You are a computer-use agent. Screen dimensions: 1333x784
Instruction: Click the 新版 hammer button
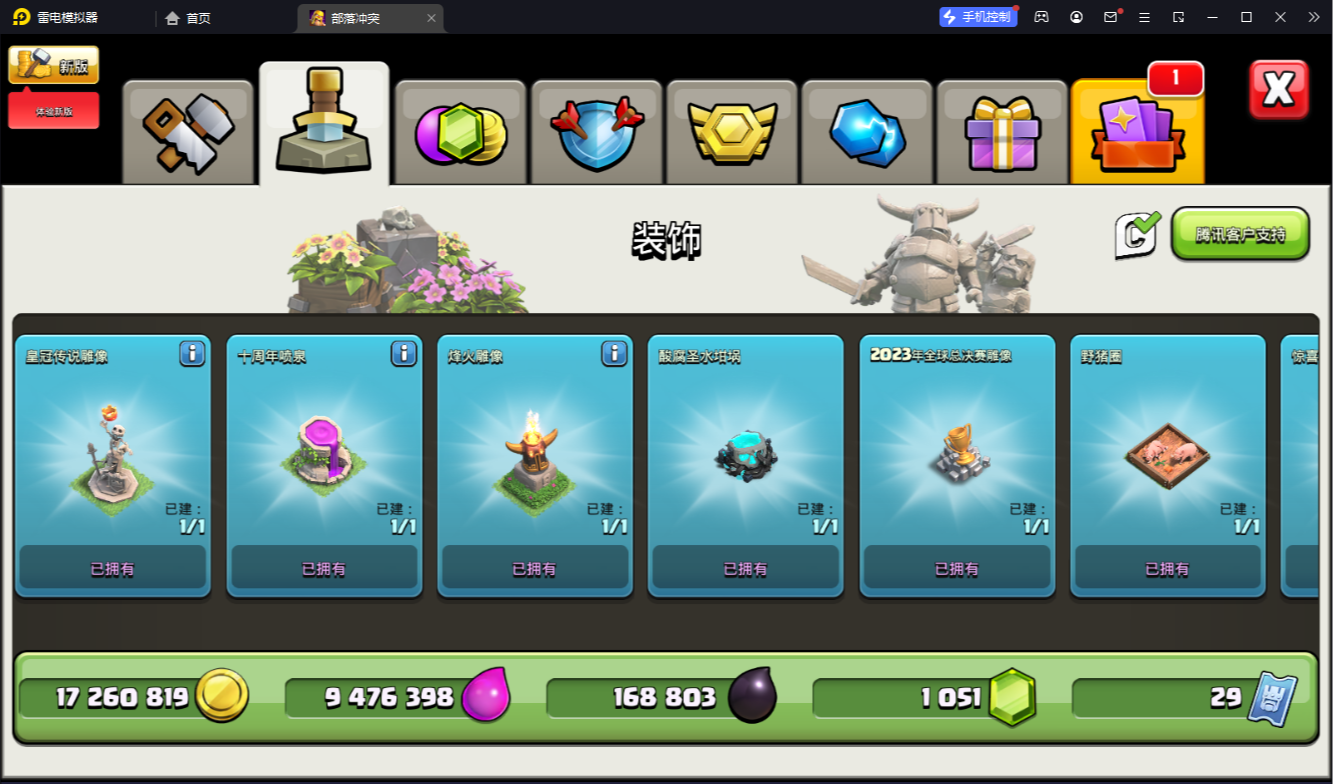(x=54, y=66)
